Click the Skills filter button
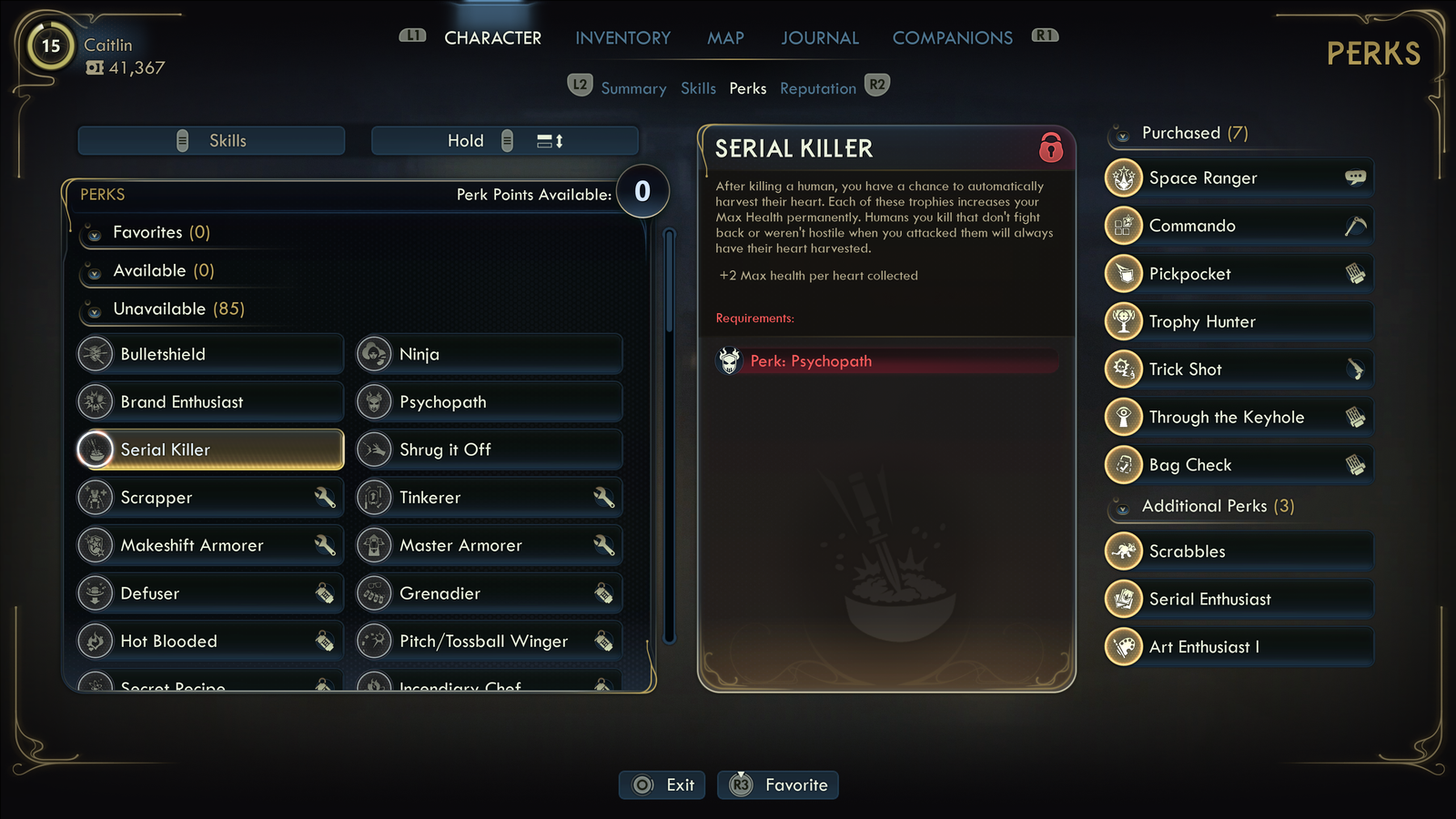 (x=211, y=141)
